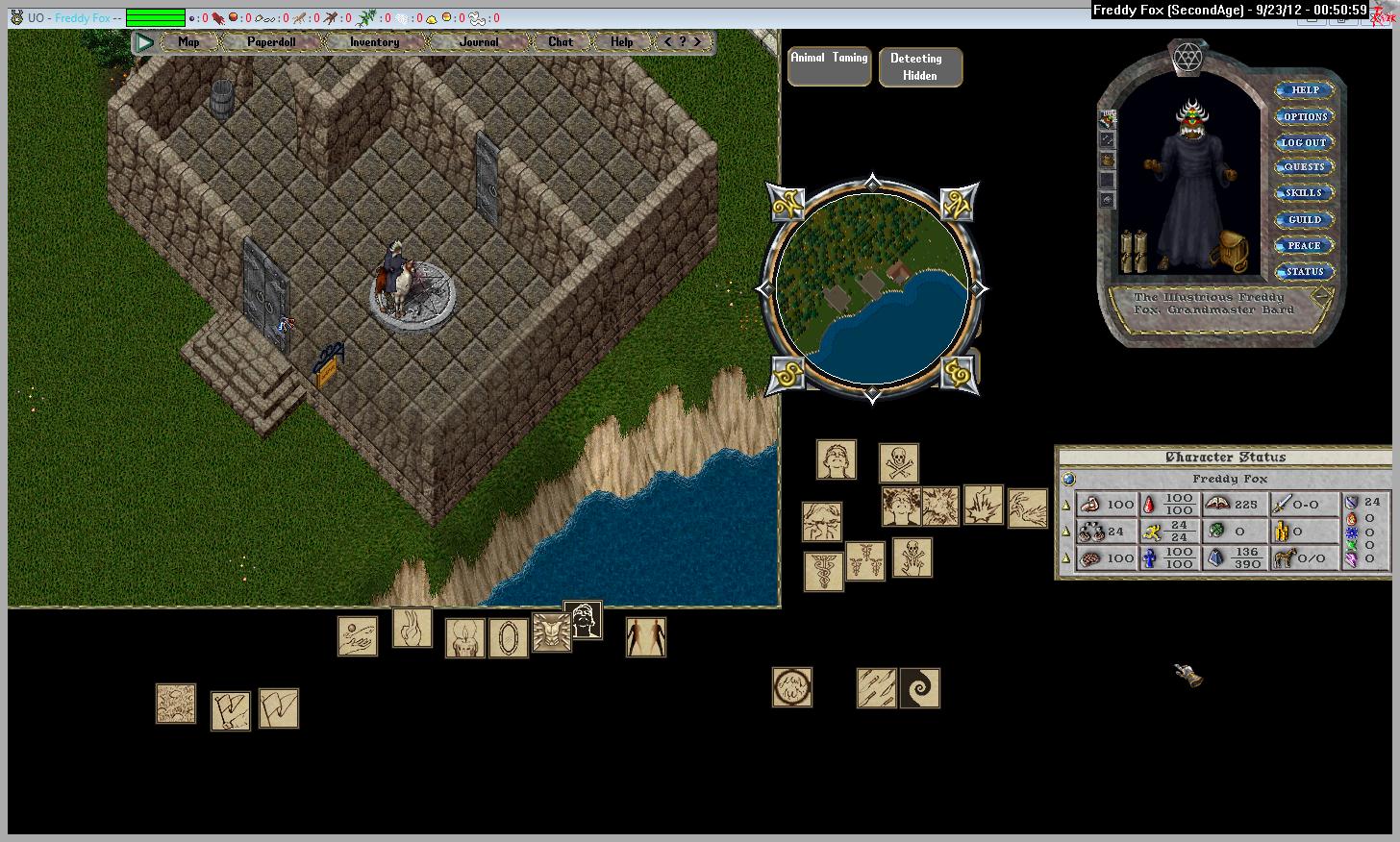This screenshot has width=1400, height=842.
Task: Open the Guild paperdoll button
Action: click(x=1305, y=220)
